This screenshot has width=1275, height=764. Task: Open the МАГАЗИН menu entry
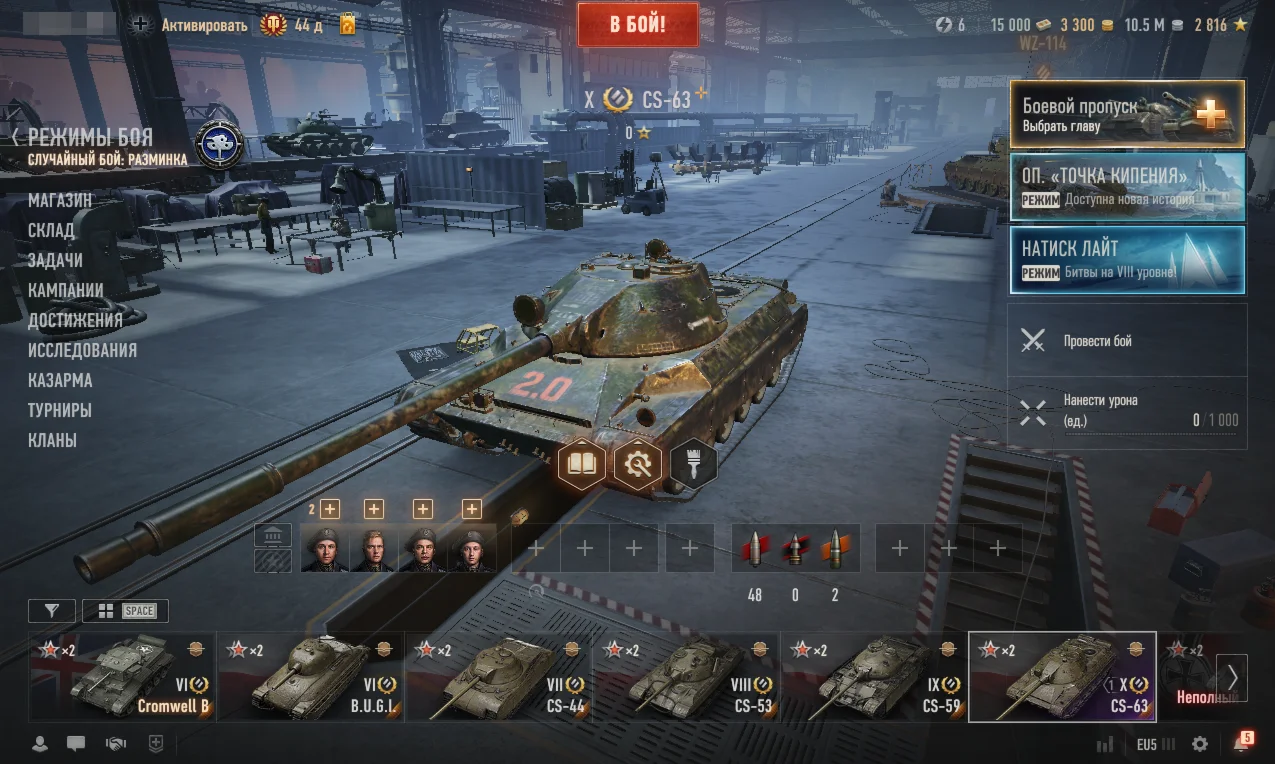click(60, 200)
